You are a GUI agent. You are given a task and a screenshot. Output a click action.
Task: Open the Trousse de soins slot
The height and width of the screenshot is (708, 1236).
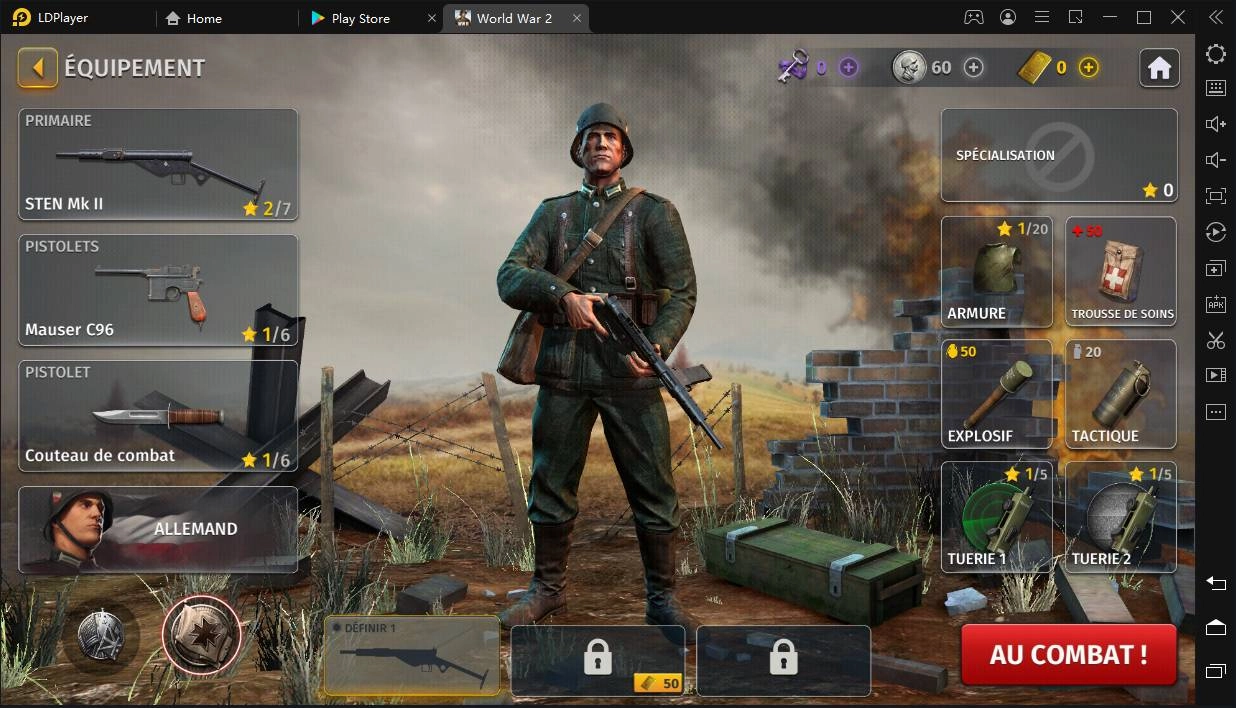(x=1121, y=272)
